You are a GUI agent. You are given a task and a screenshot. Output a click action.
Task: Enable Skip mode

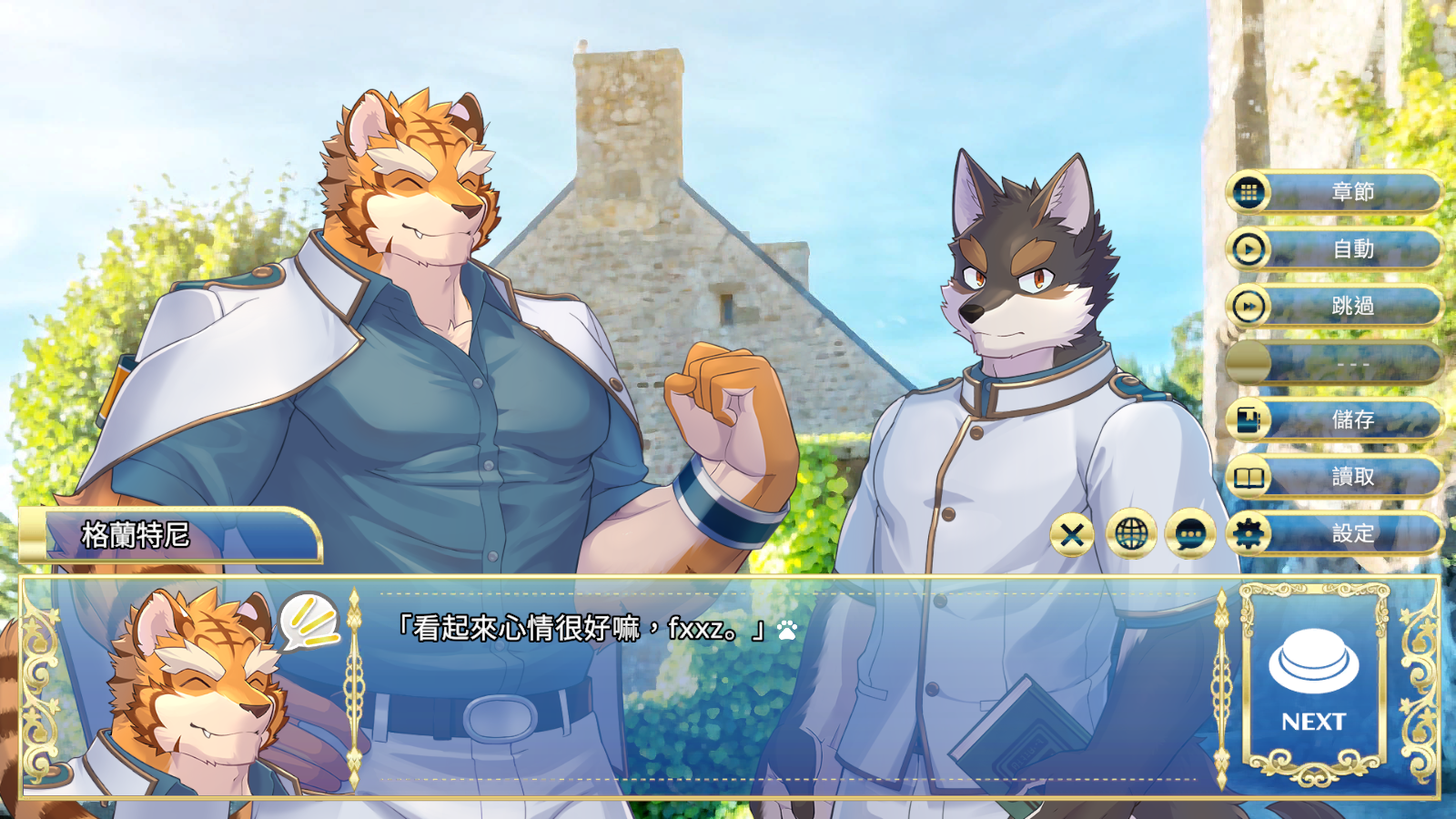pyautogui.click(x=1347, y=308)
